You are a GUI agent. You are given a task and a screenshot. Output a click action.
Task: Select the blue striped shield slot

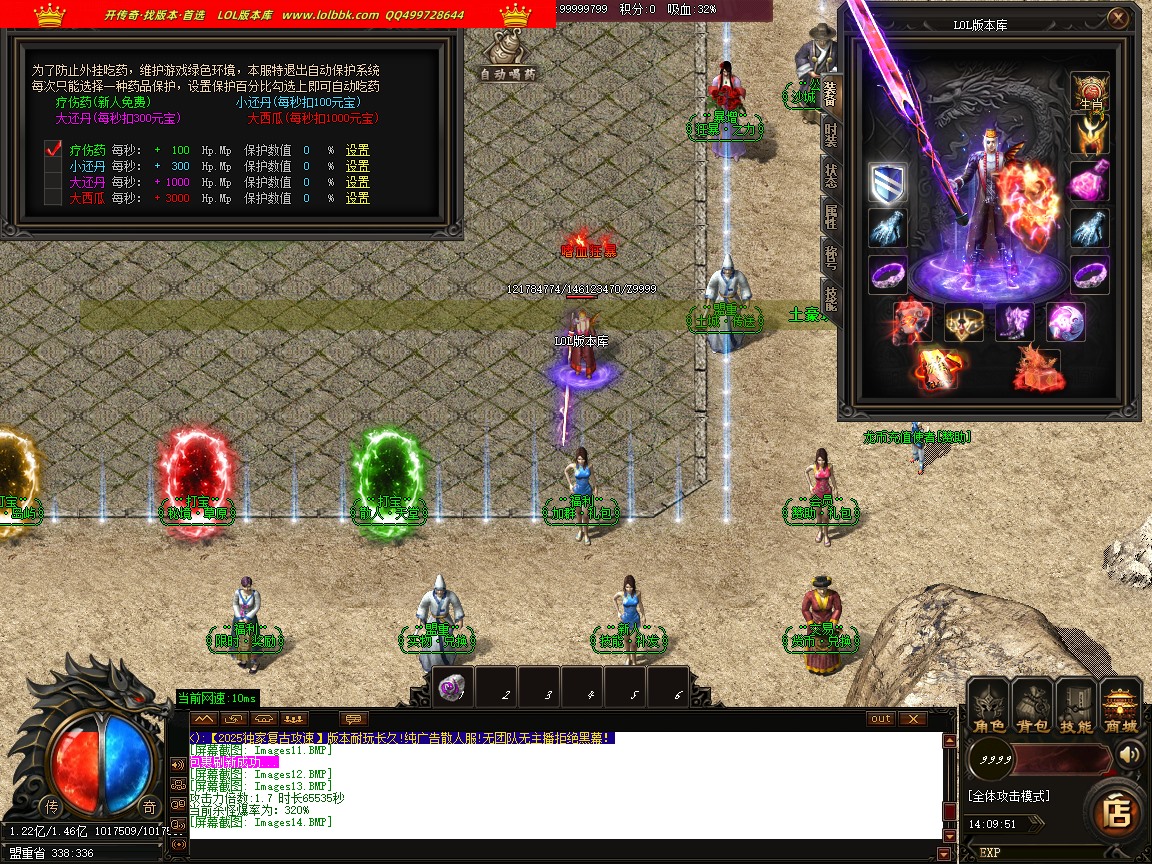pyautogui.click(x=888, y=183)
